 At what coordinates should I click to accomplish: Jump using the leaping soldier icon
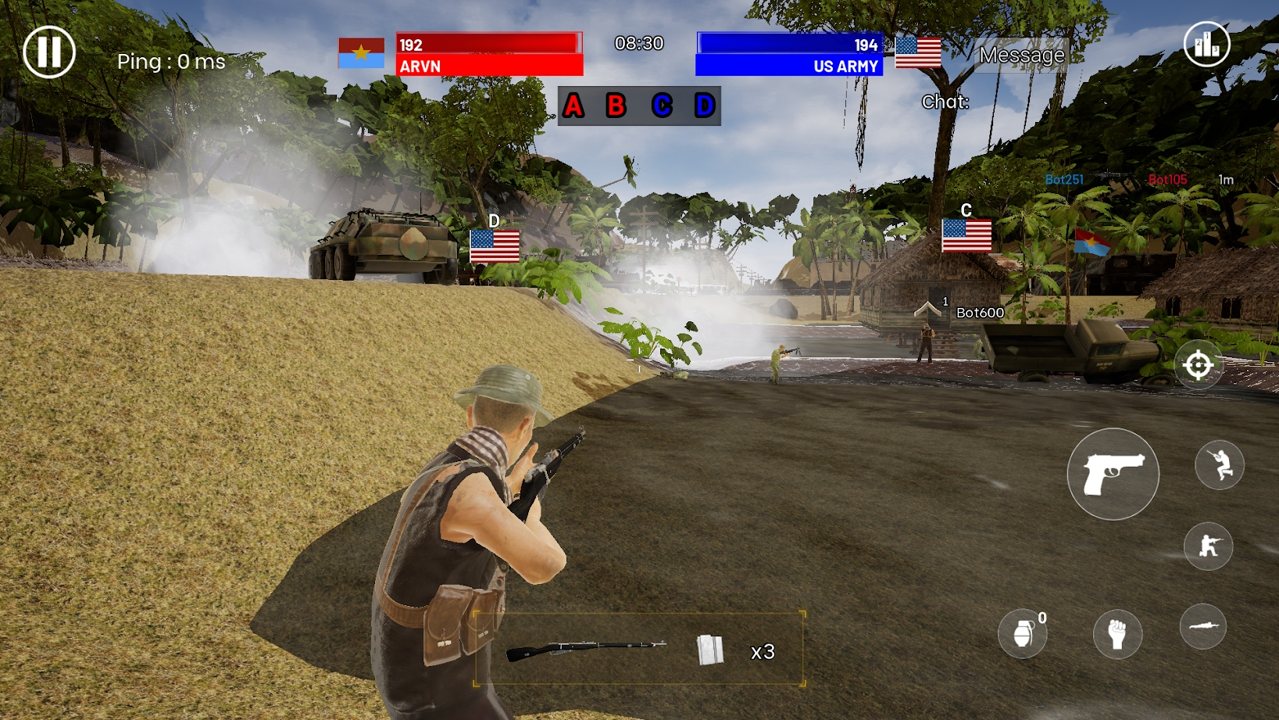point(1219,464)
